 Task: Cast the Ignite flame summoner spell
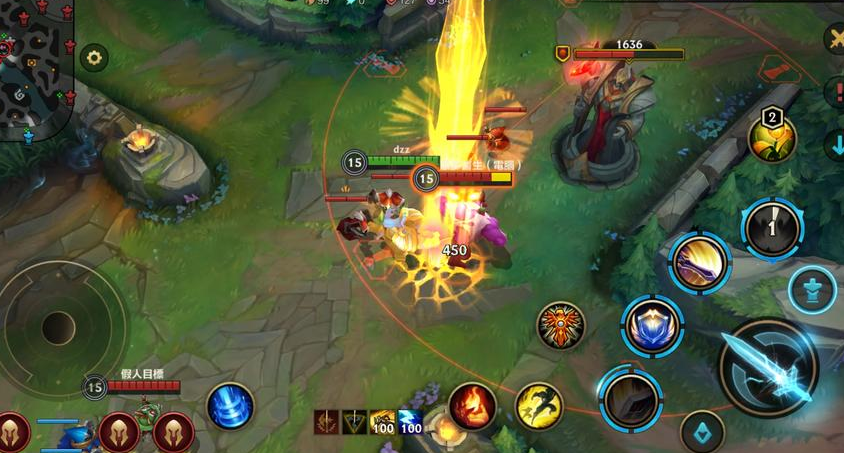click(x=472, y=406)
